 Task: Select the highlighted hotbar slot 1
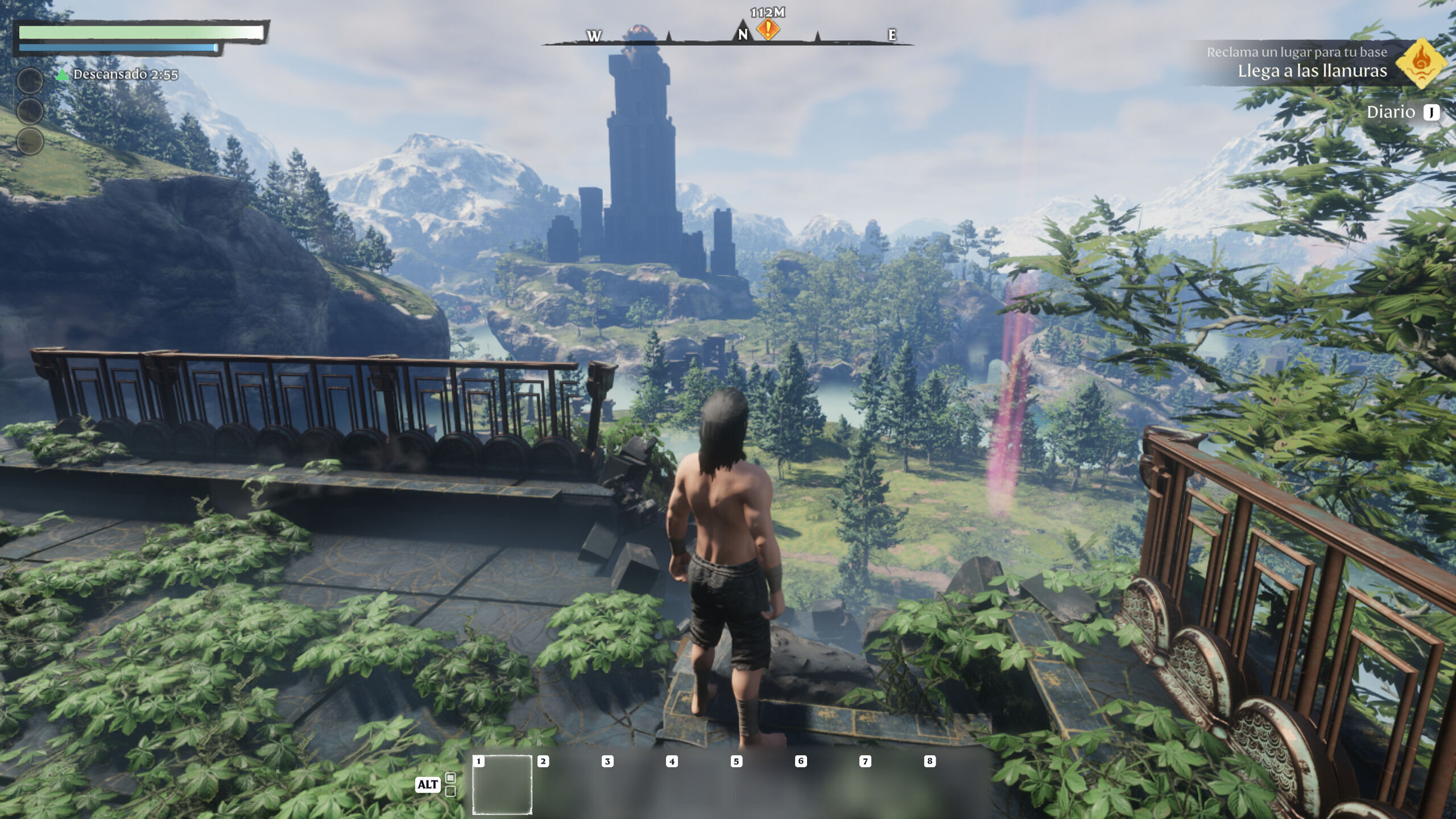[502, 784]
